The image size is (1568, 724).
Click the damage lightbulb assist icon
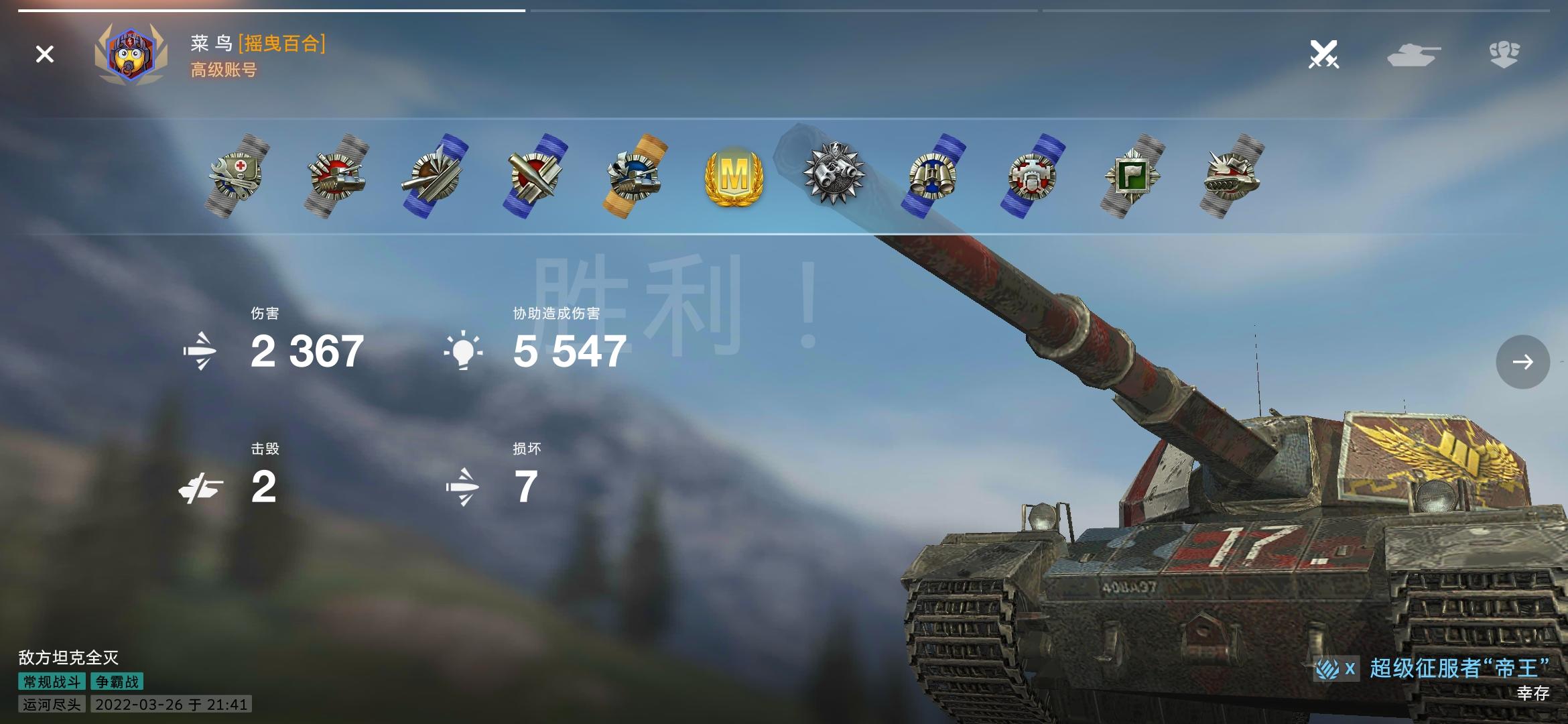coord(464,351)
